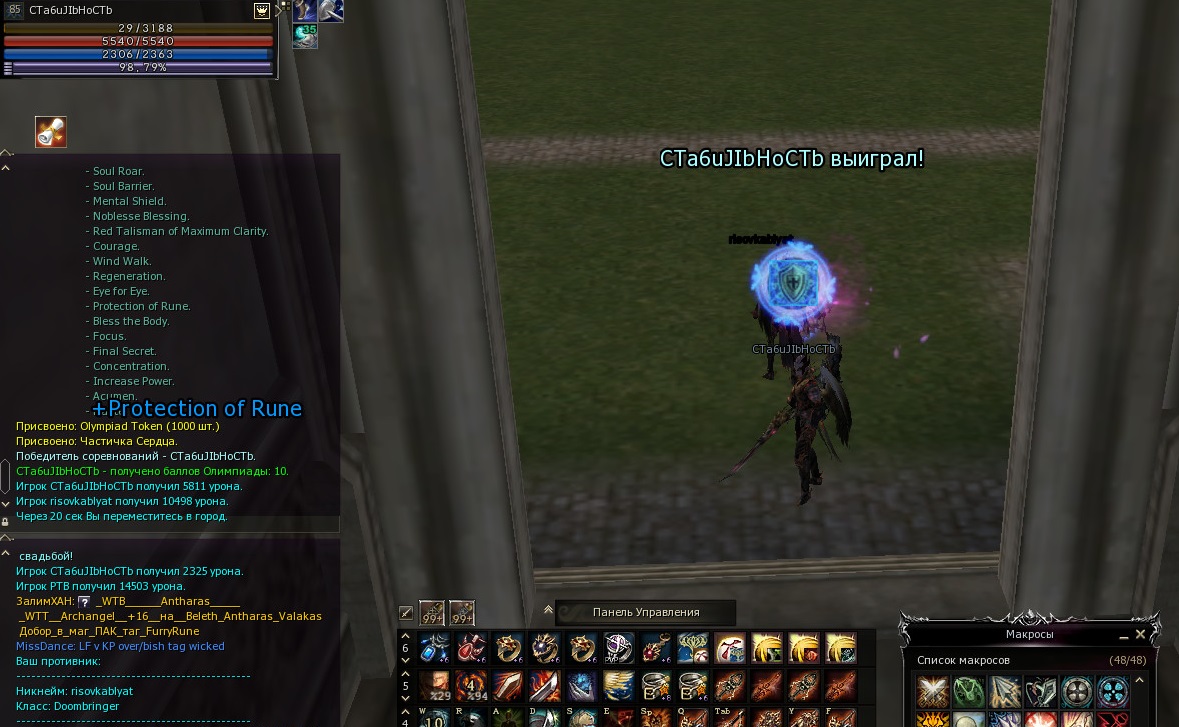Open the player level 85 status badge
The image size is (1179, 727).
point(14,10)
